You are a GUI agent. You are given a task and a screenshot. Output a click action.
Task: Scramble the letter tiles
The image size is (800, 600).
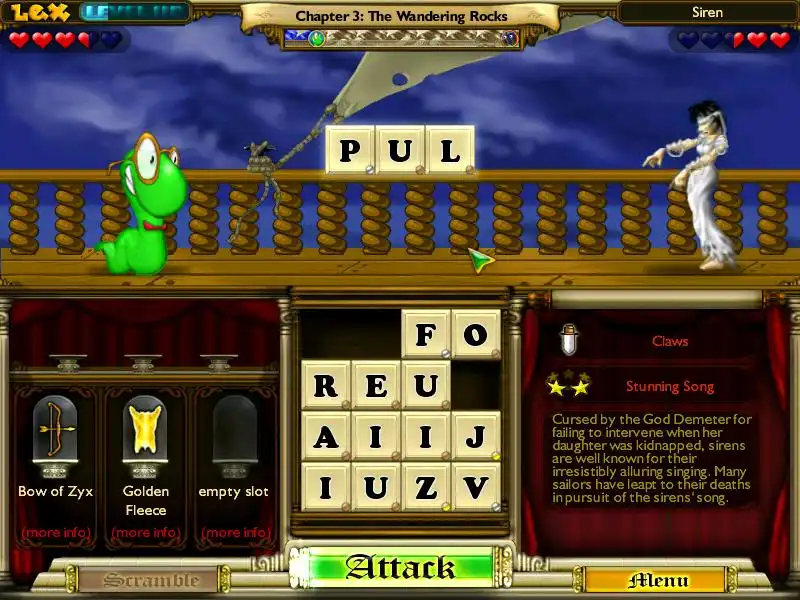pyautogui.click(x=139, y=580)
